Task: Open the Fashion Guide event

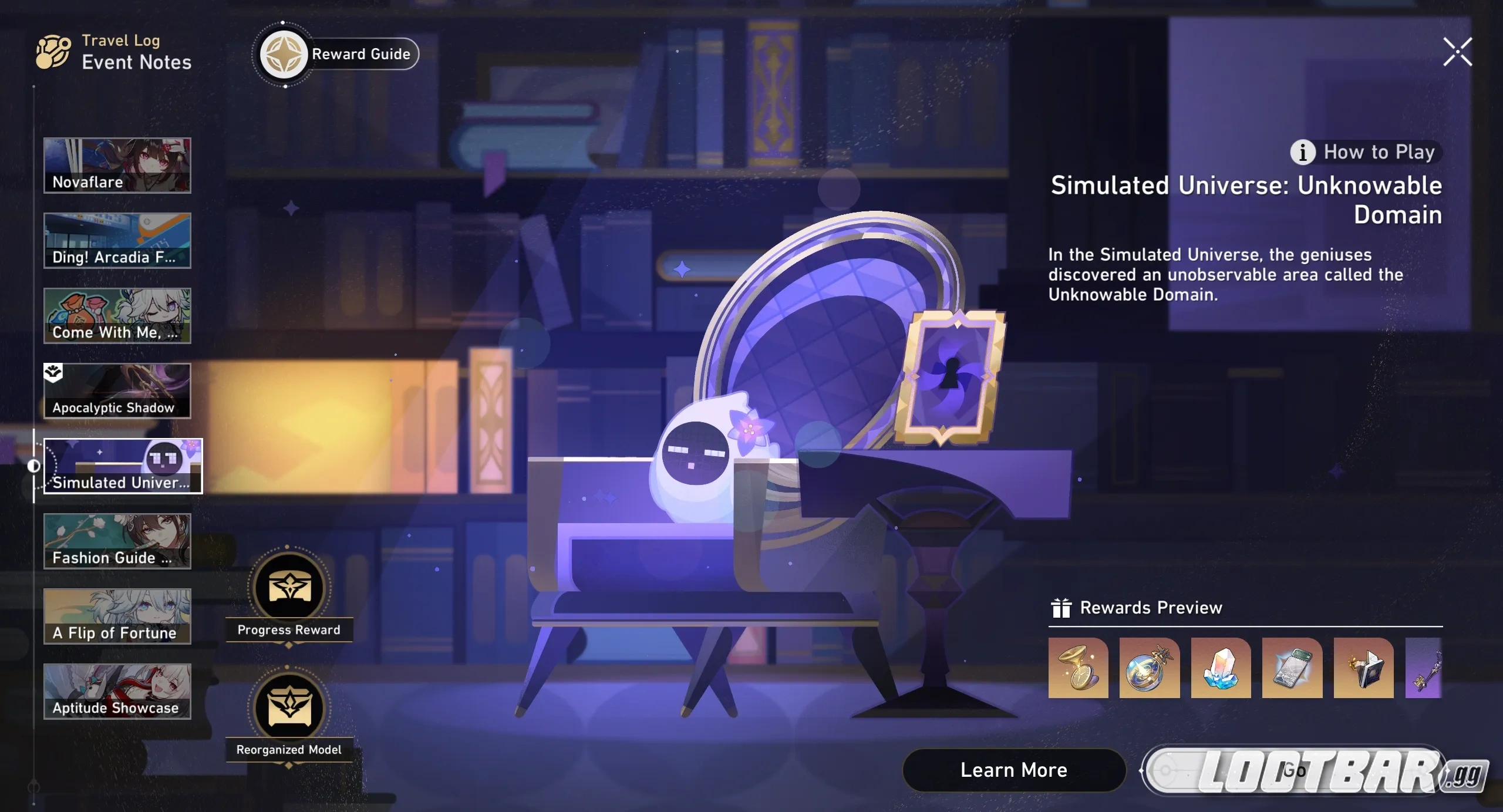Action: coord(117,541)
